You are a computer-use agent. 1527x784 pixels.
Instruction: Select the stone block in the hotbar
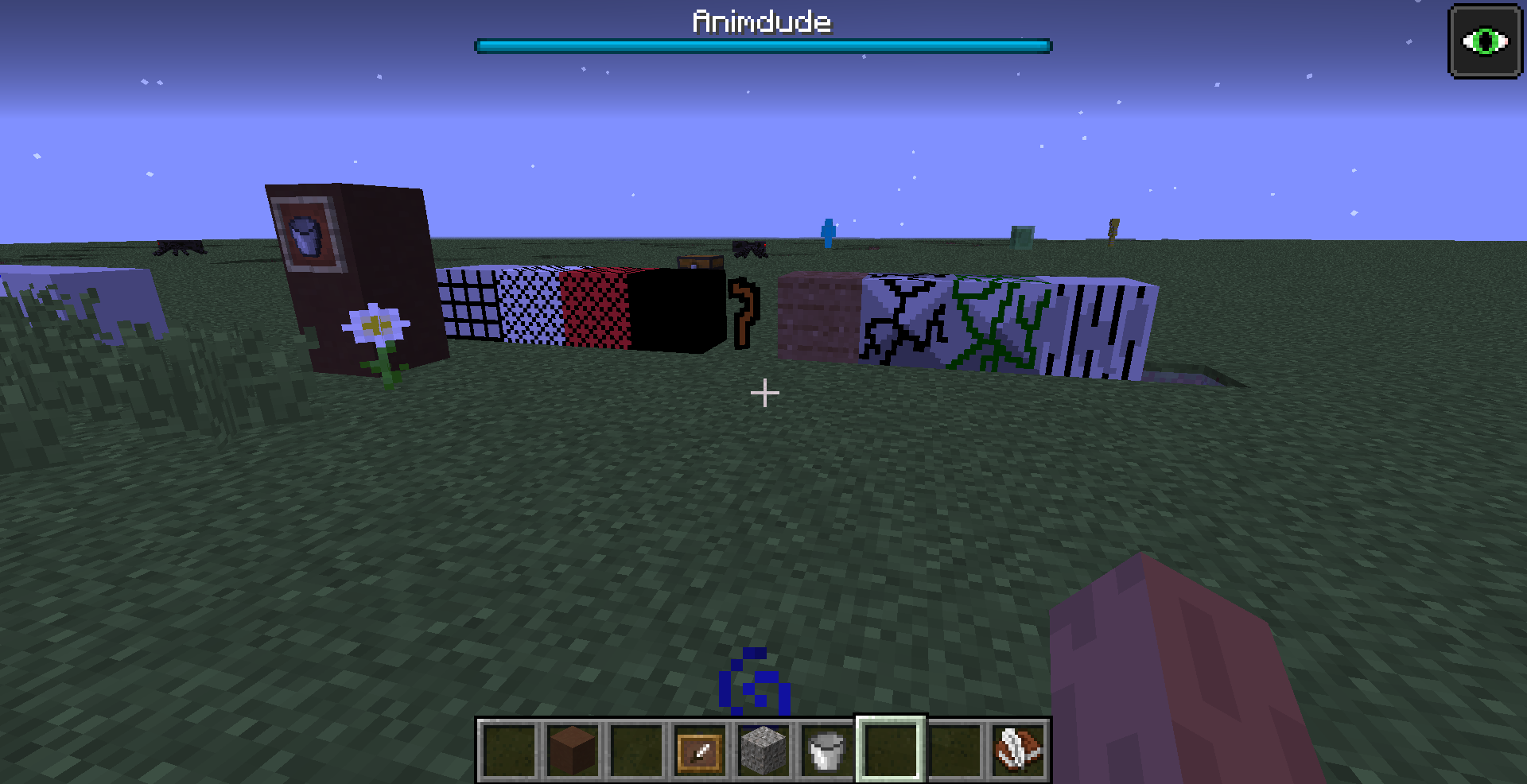pyautogui.click(x=763, y=751)
